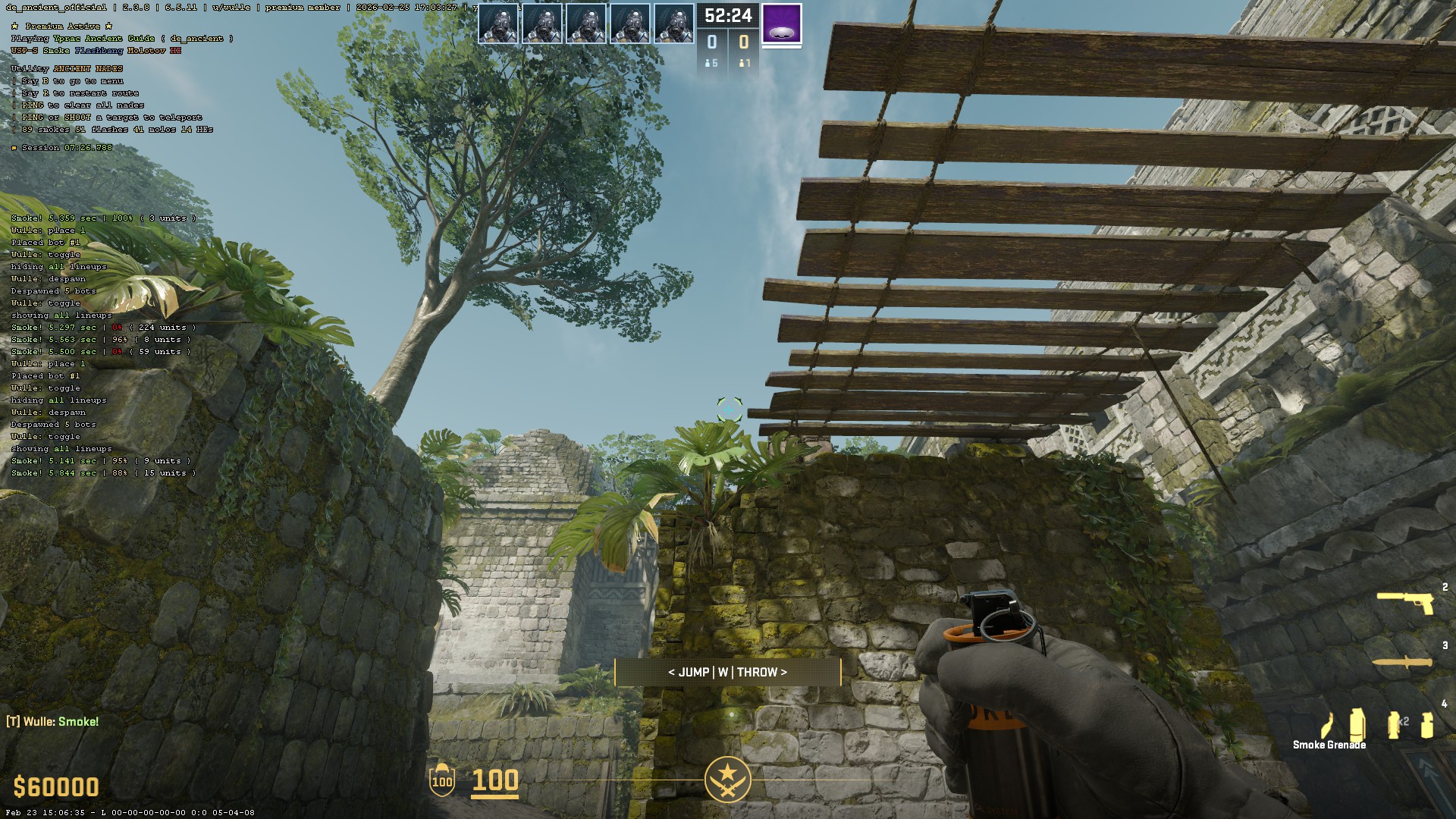
Task: Toggle the Flashbang filter in the nade overlay
Action: (99, 51)
